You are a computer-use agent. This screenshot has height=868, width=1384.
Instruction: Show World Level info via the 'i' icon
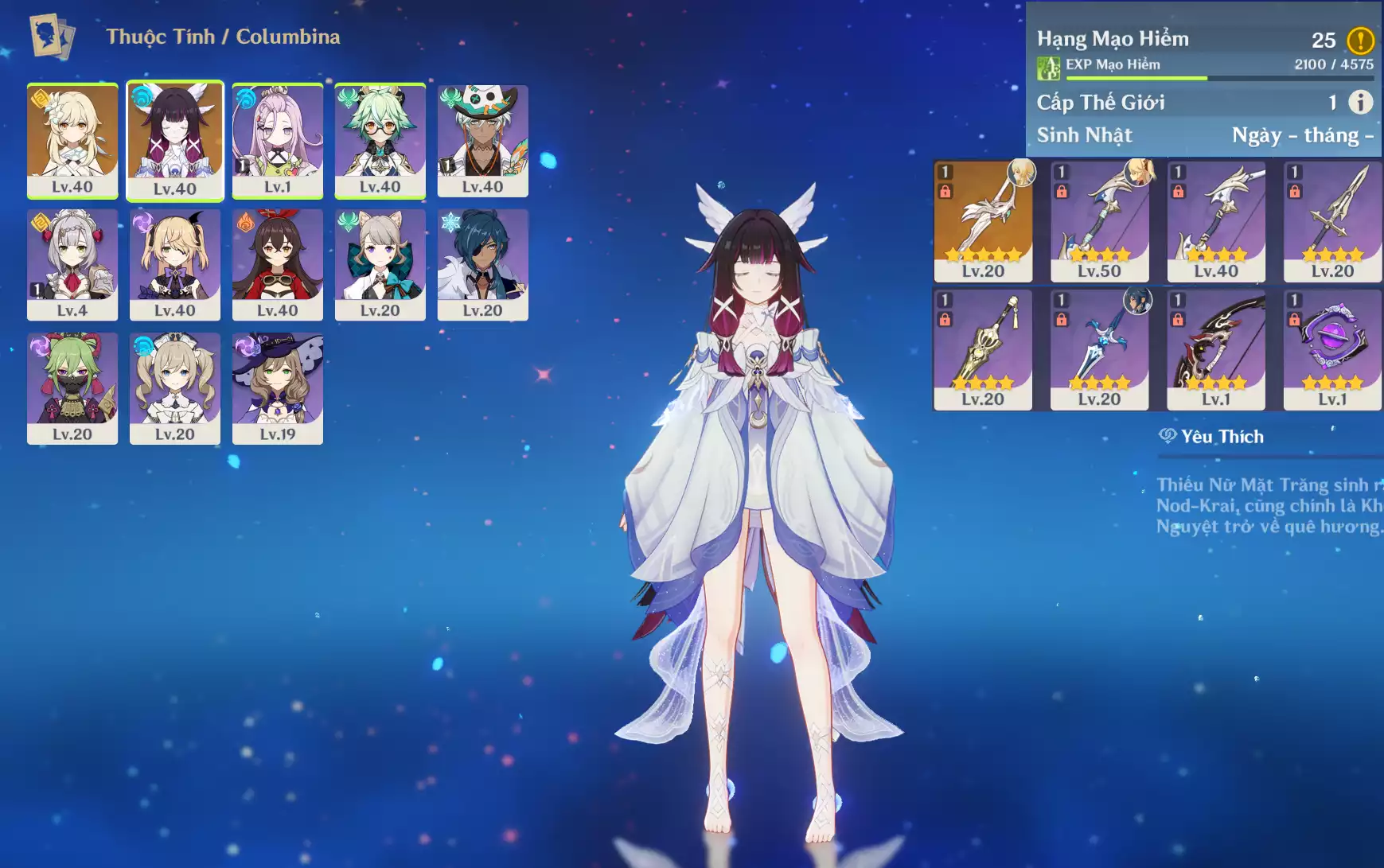pos(1360,102)
